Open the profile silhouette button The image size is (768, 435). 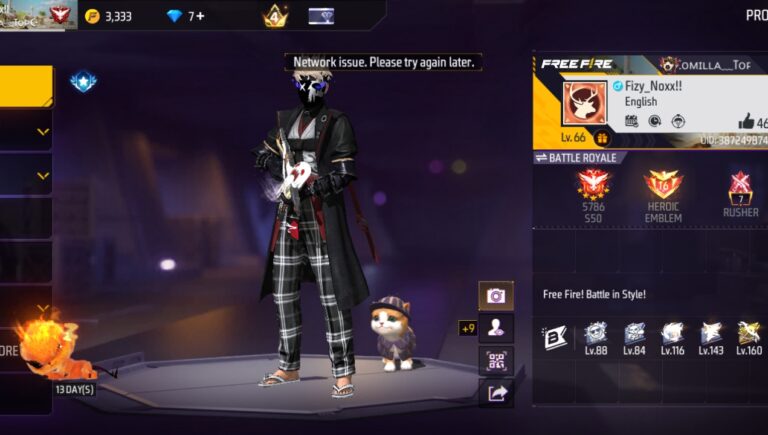point(495,327)
